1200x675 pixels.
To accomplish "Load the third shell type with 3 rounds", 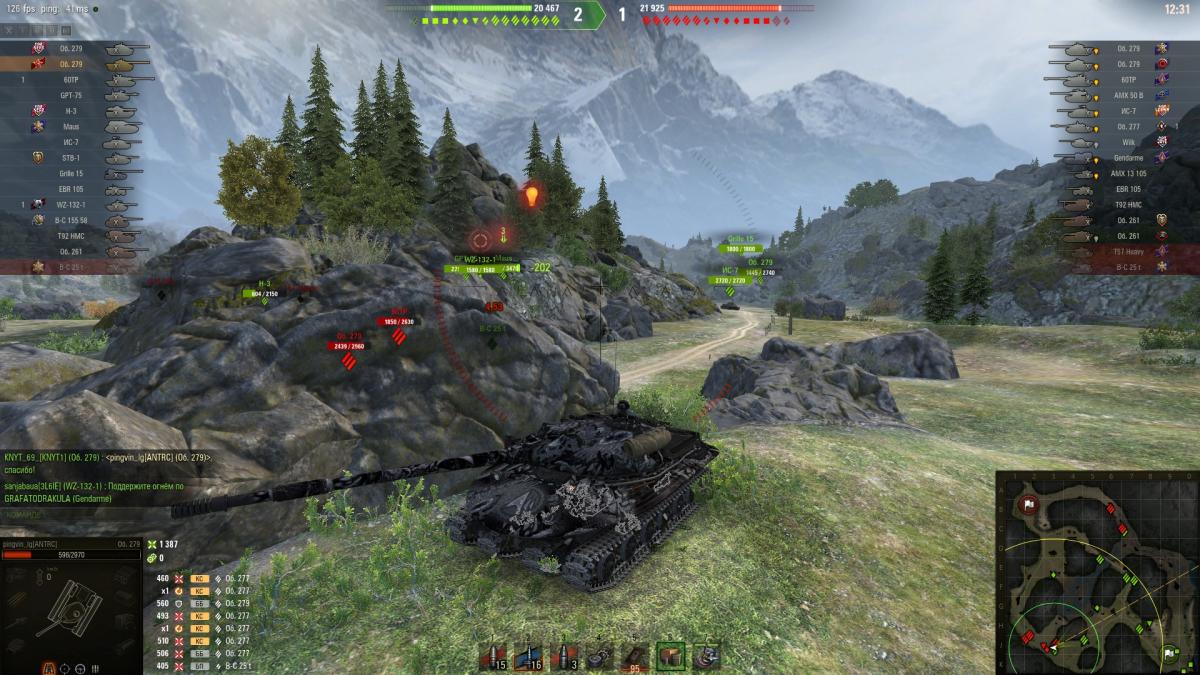I will coord(566,655).
